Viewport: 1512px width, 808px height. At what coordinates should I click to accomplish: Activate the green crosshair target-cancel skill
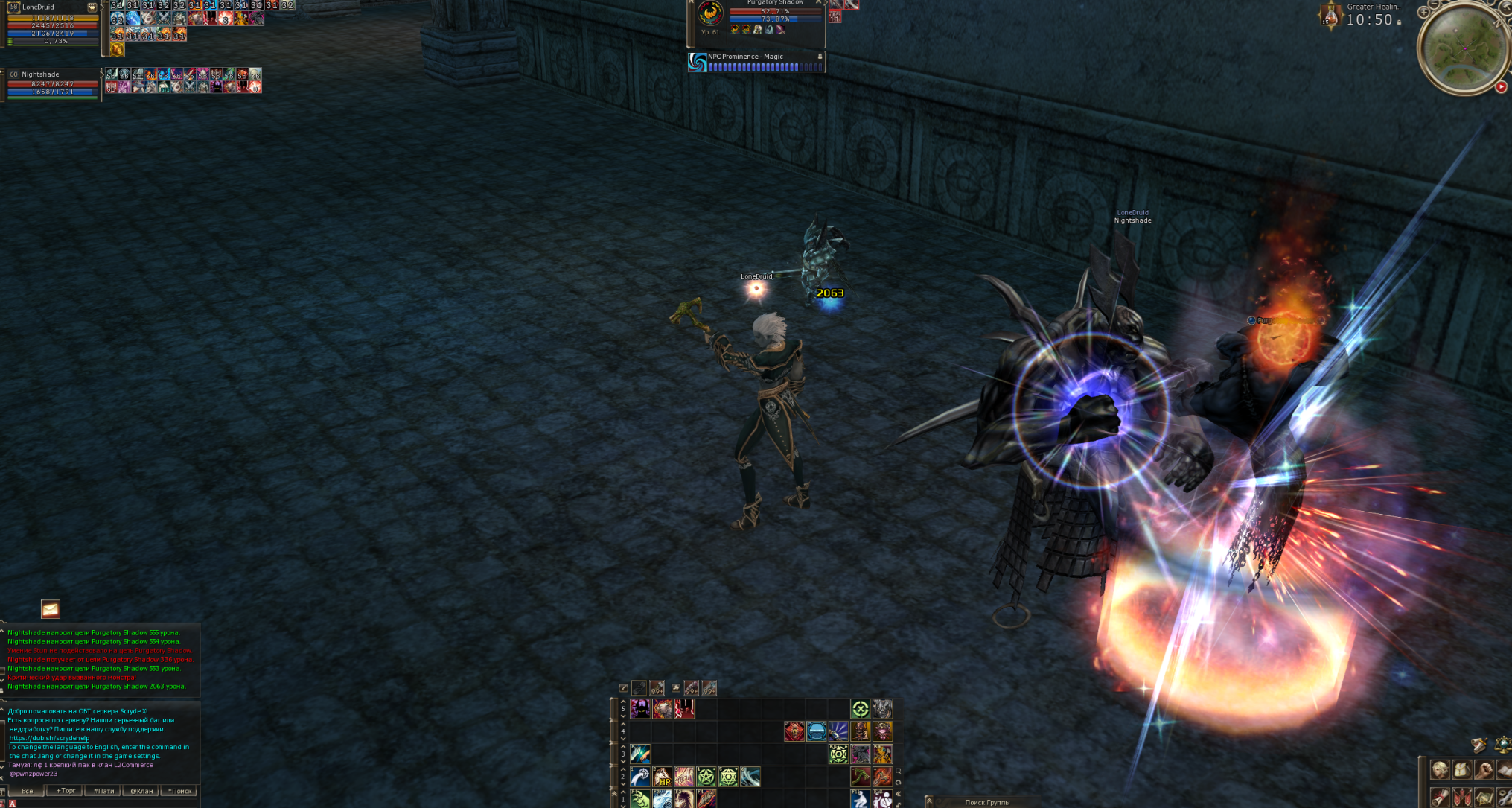(860, 709)
